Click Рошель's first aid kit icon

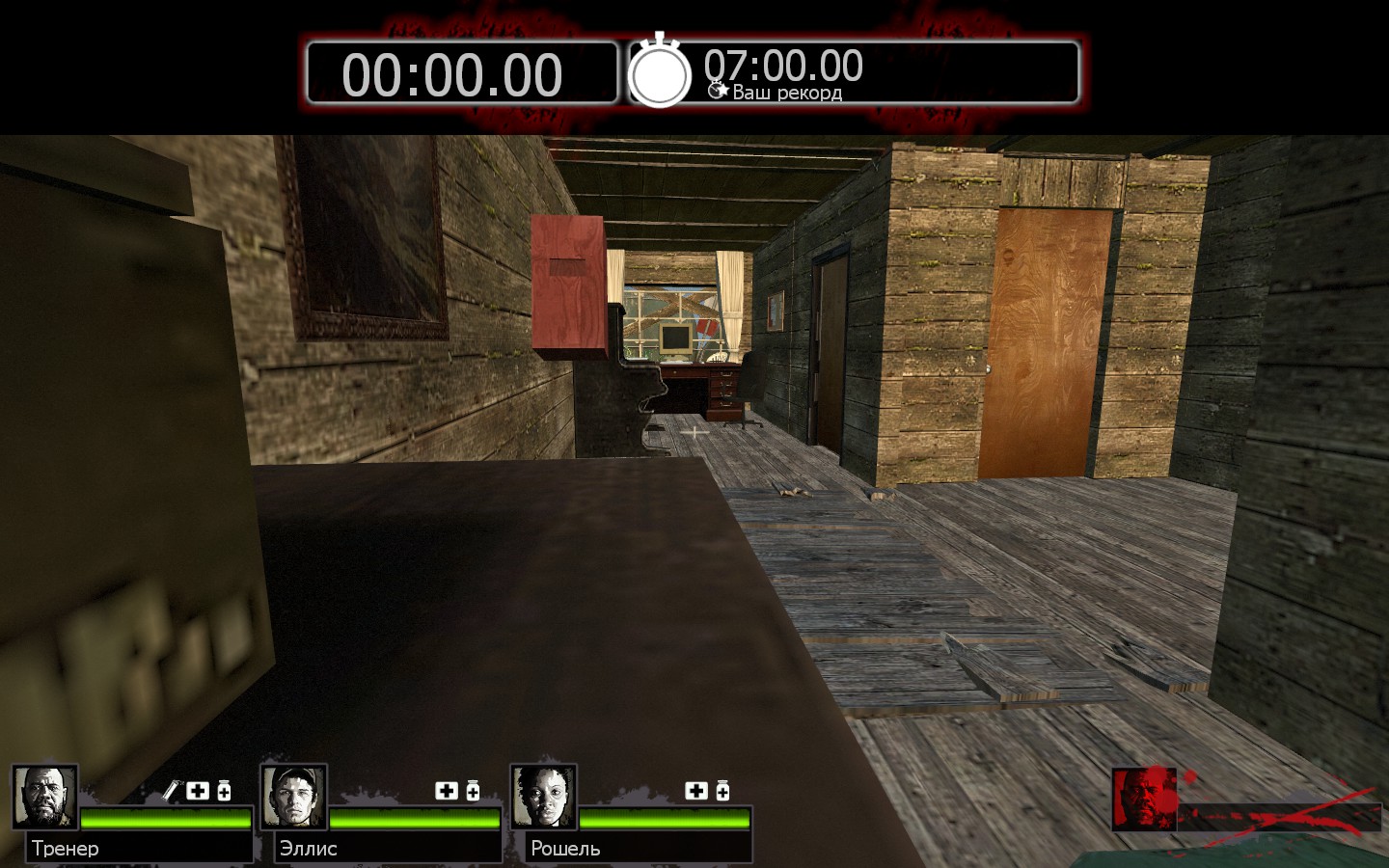click(696, 791)
